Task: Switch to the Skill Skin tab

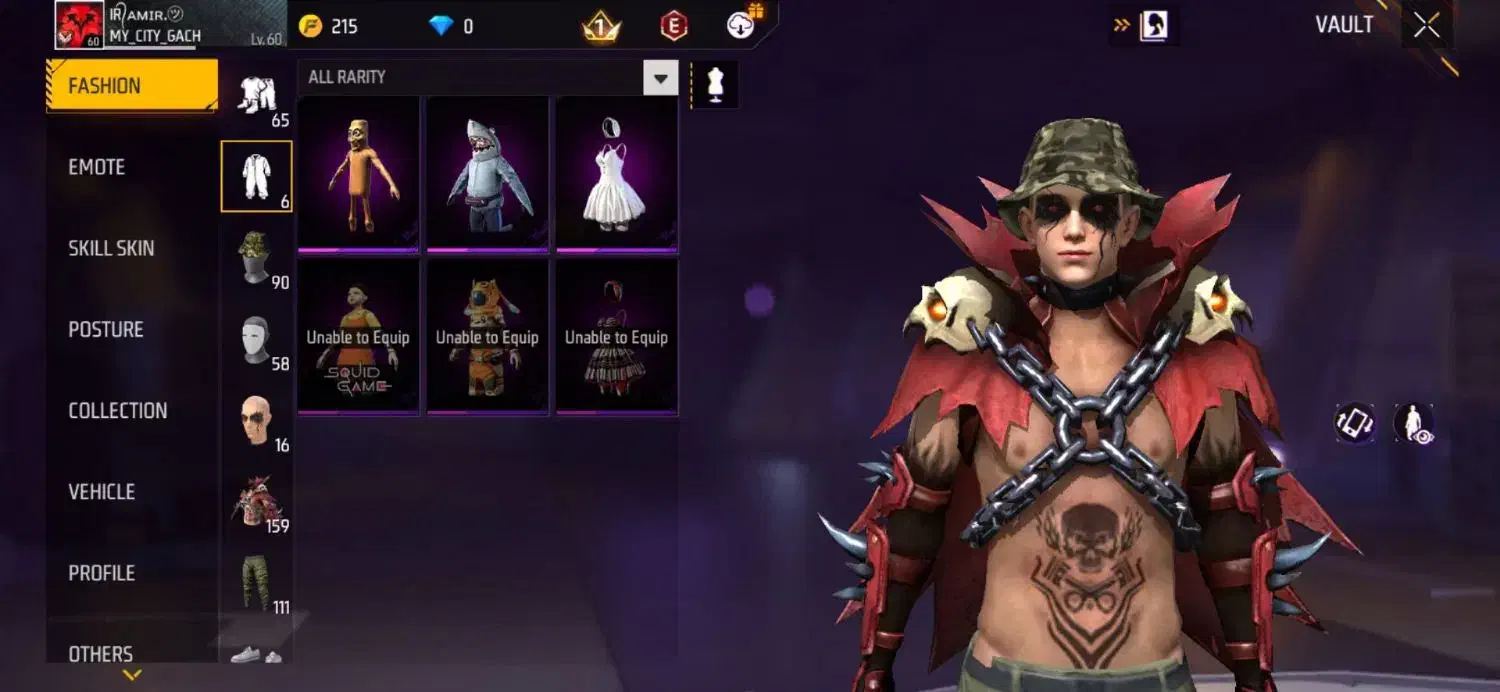Action: pos(111,248)
